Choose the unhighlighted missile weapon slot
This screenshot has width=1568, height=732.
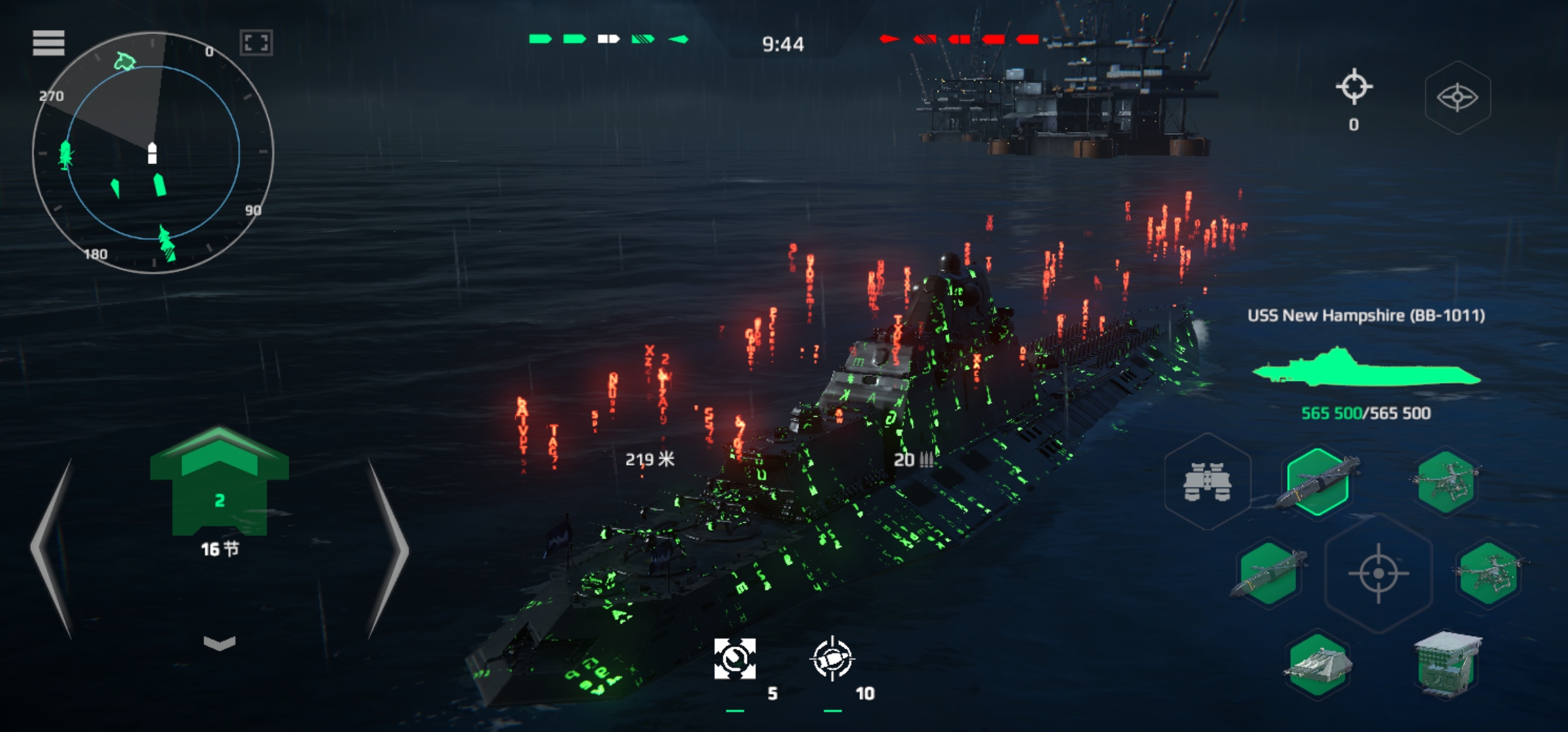point(1268,573)
